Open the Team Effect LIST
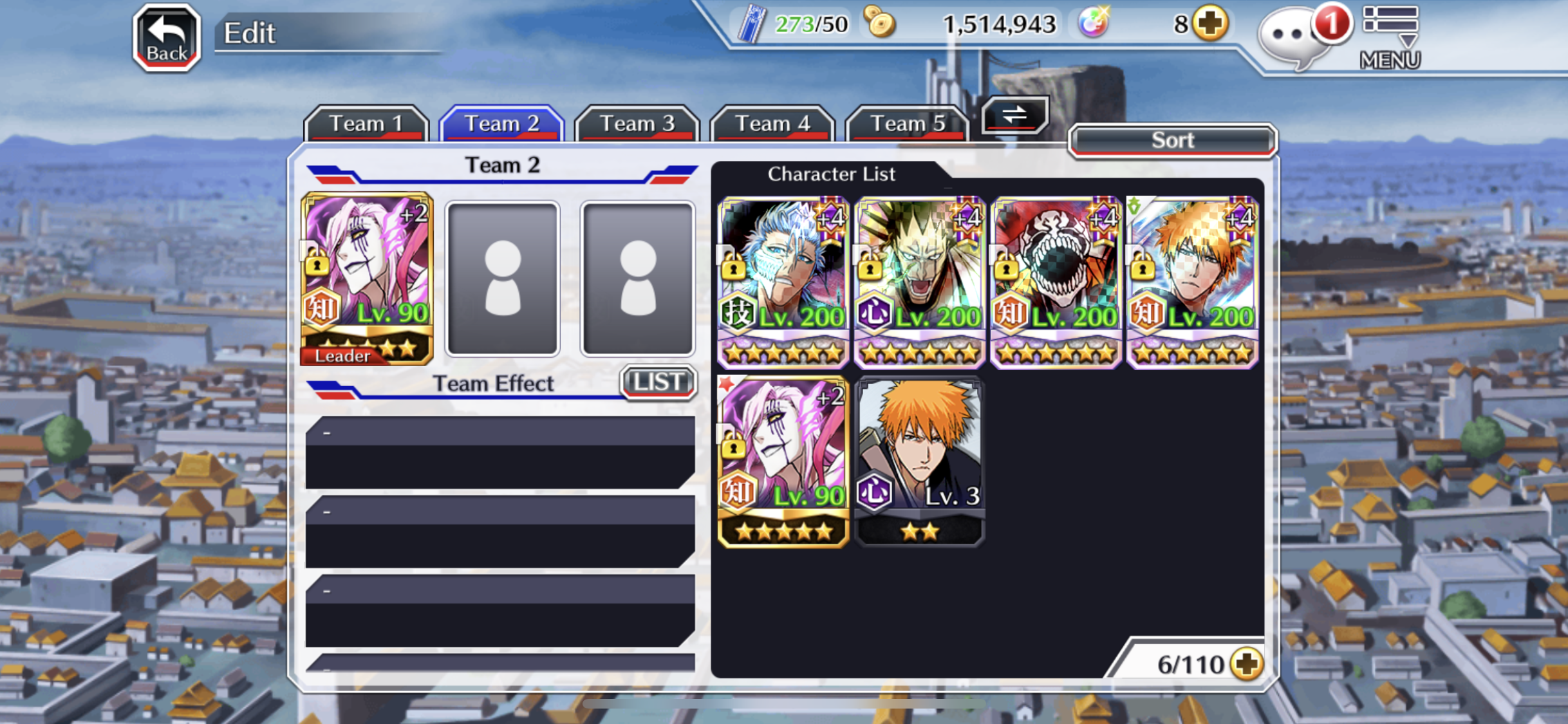Viewport: 1568px width, 724px height. point(658,382)
